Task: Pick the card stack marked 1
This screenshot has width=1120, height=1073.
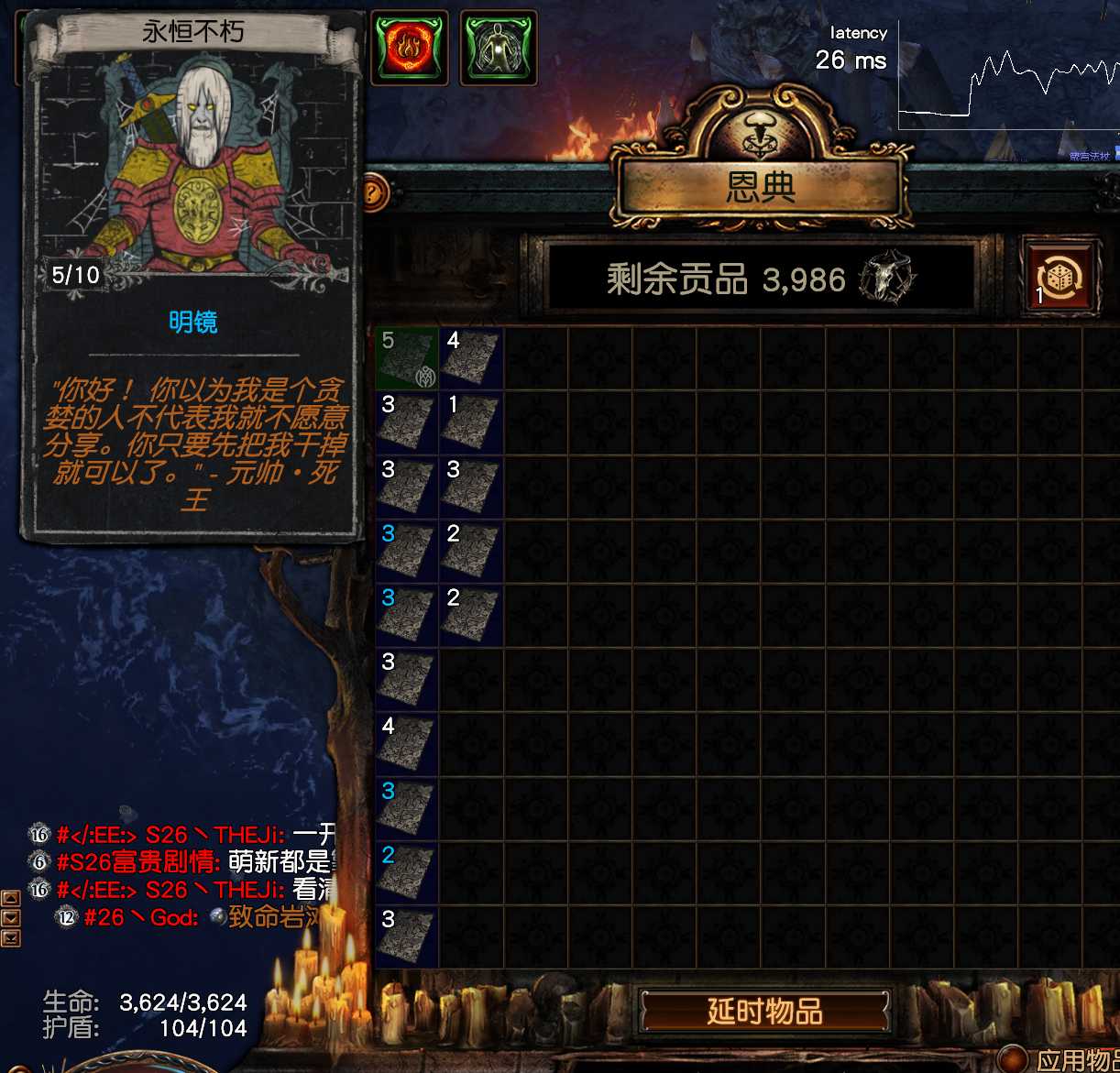Action: pyautogui.click(x=471, y=422)
